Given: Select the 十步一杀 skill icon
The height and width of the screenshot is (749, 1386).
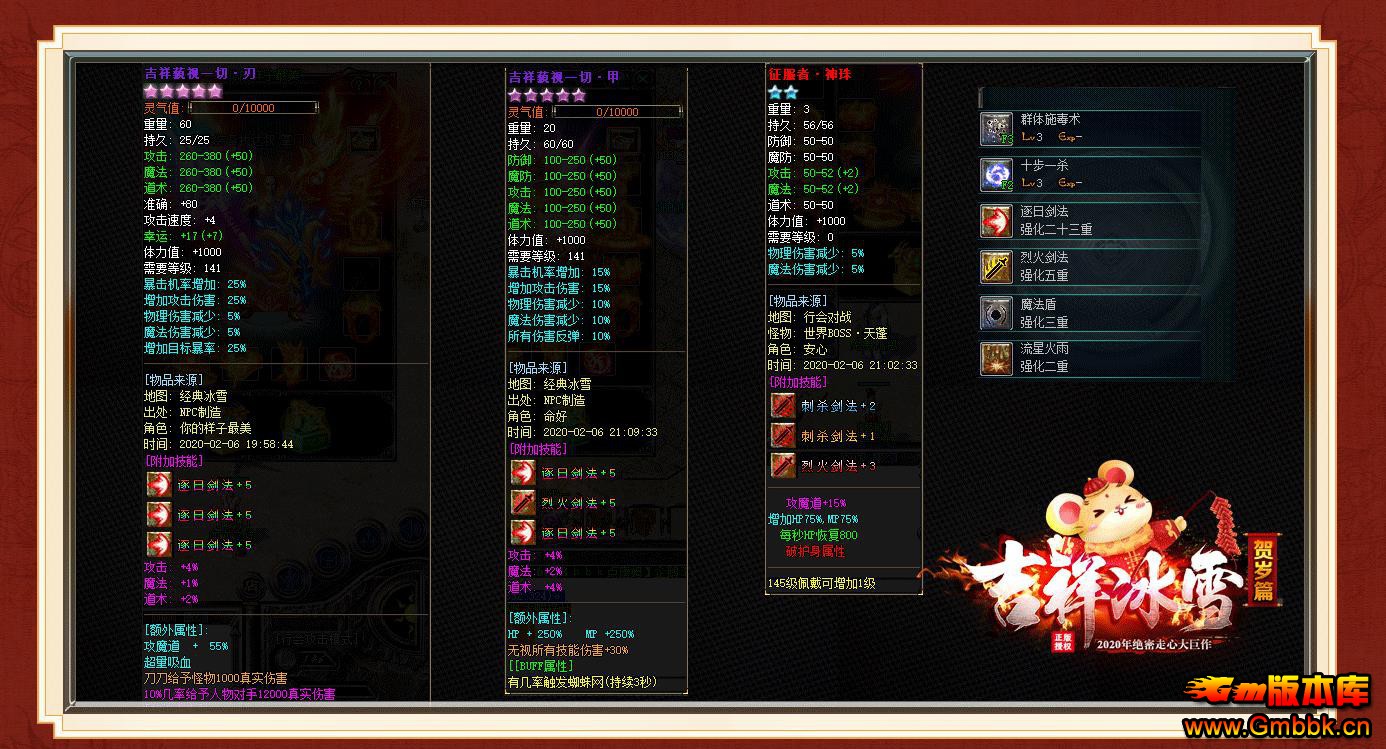Looking at the screenshot, I should click(995, 173).
